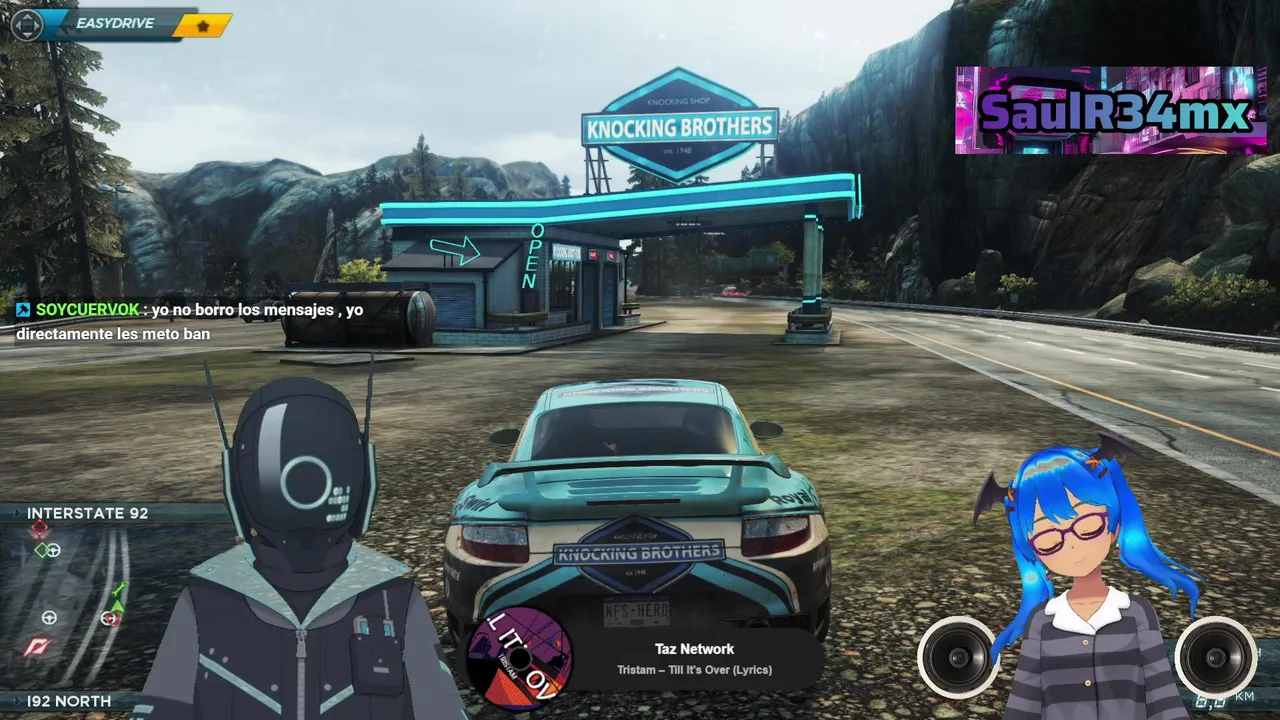Viewport: 1280px width, 720px height.
Task: Select the green diamond marker on minimap
Action: (41, 550)
